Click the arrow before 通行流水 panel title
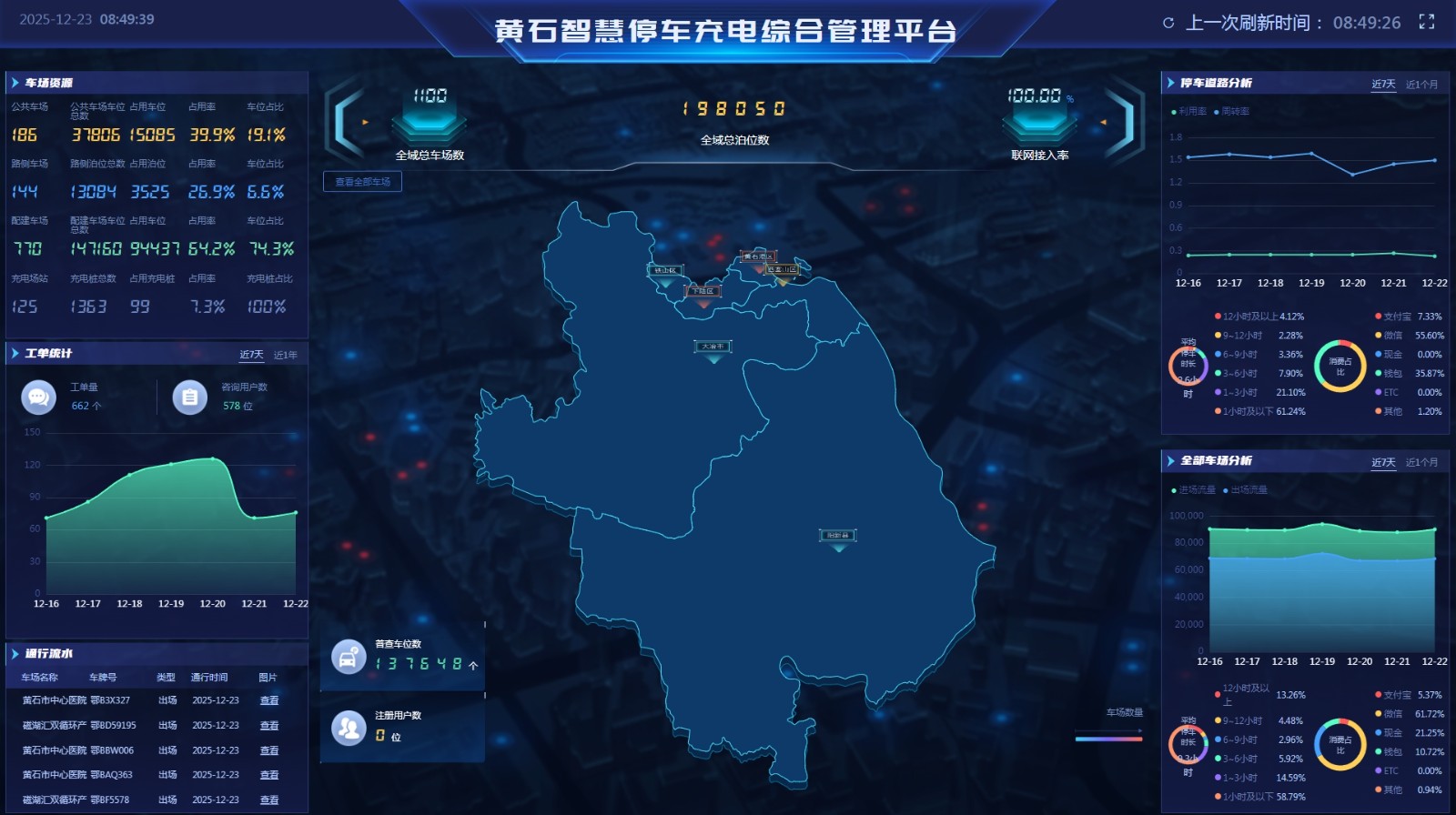 [16, 653]
